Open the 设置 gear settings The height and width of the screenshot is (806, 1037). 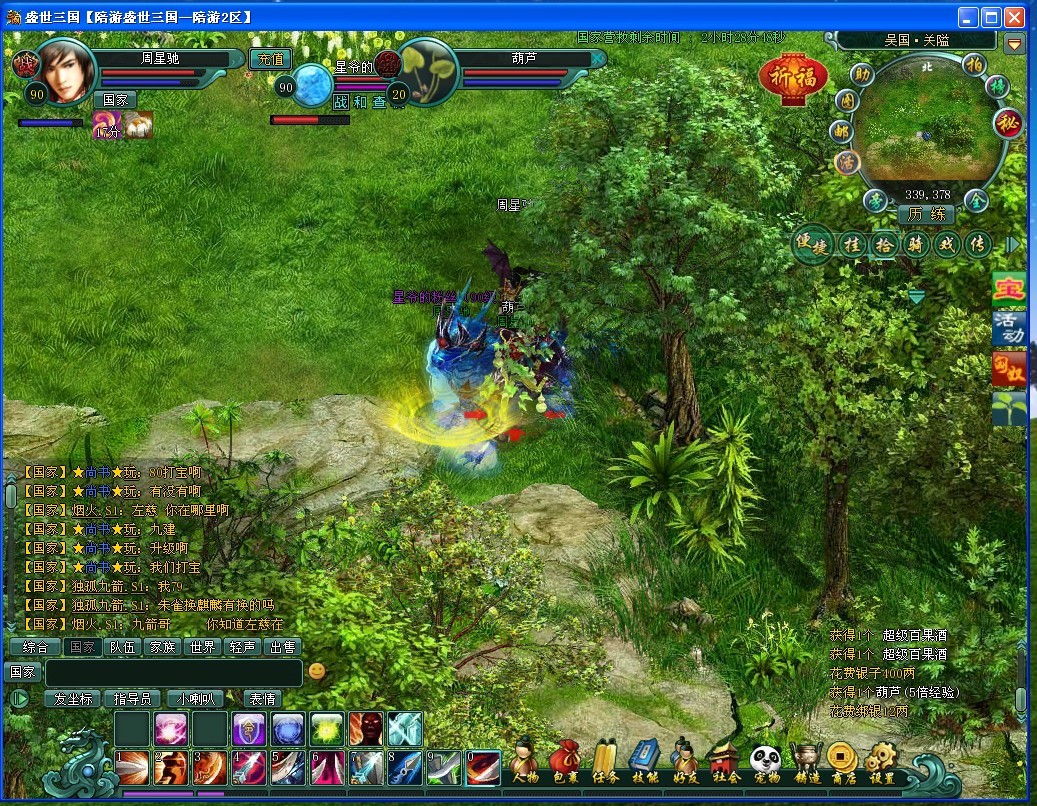click(882, 762)
